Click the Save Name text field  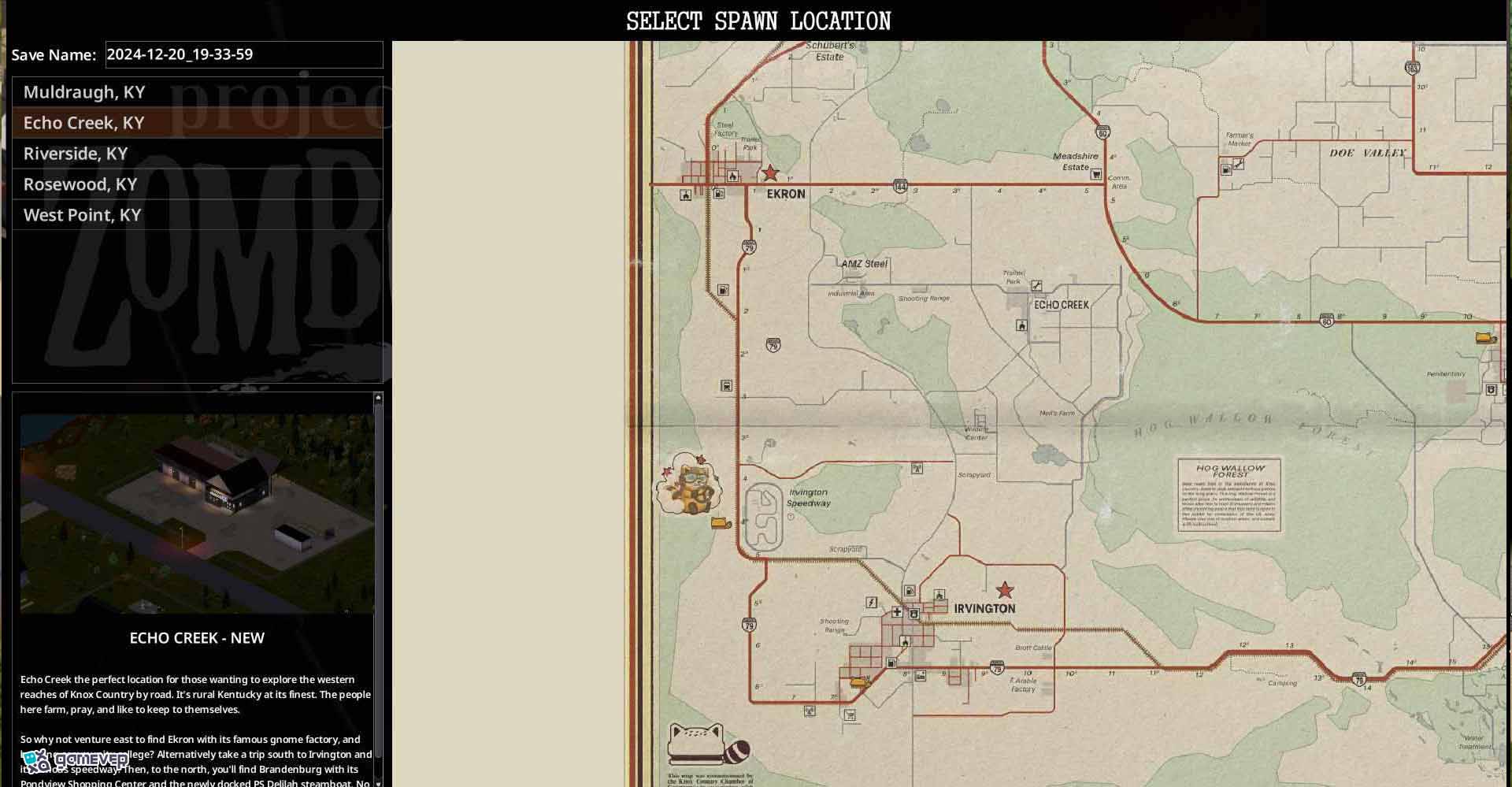(244, 54)
